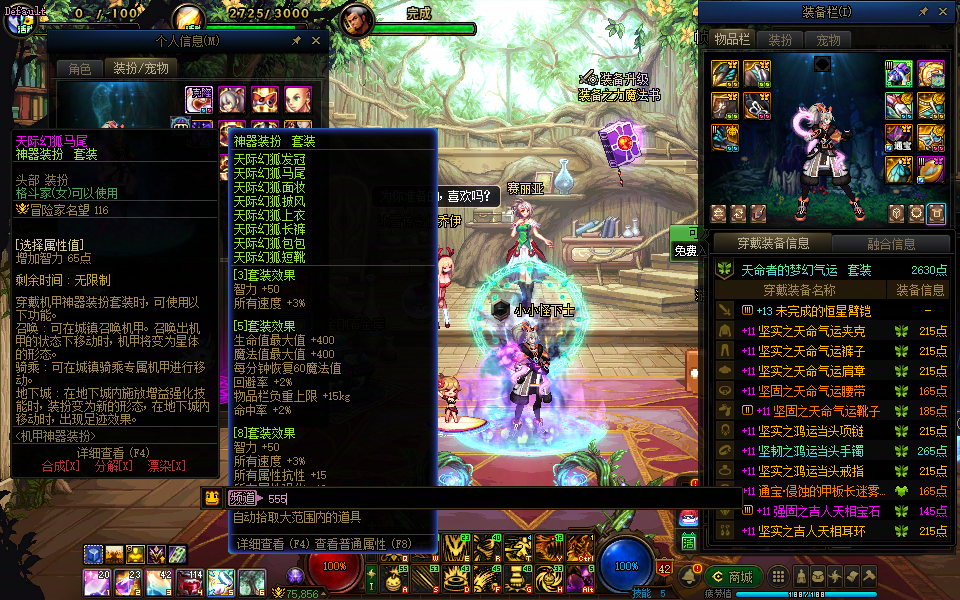Image resolution: width=960 pixels, height=600 pixels.
Task: Select the 频道 channel selector in chat
Action: [x=242, y=498]
